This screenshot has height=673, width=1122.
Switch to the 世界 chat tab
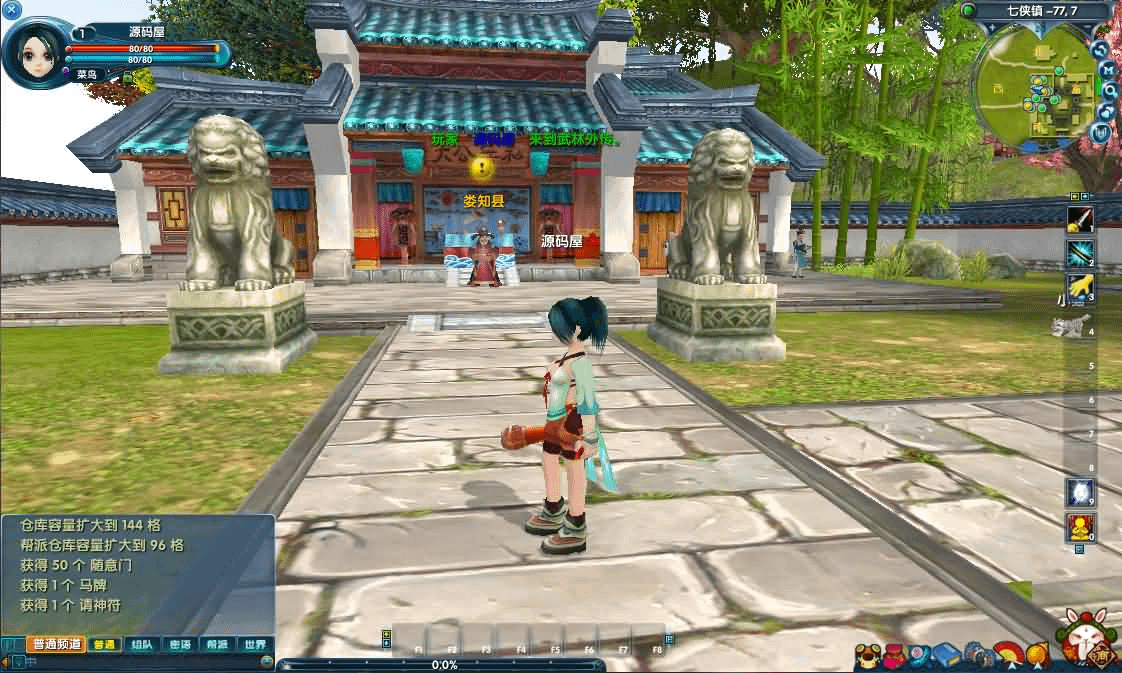point(255,645)
